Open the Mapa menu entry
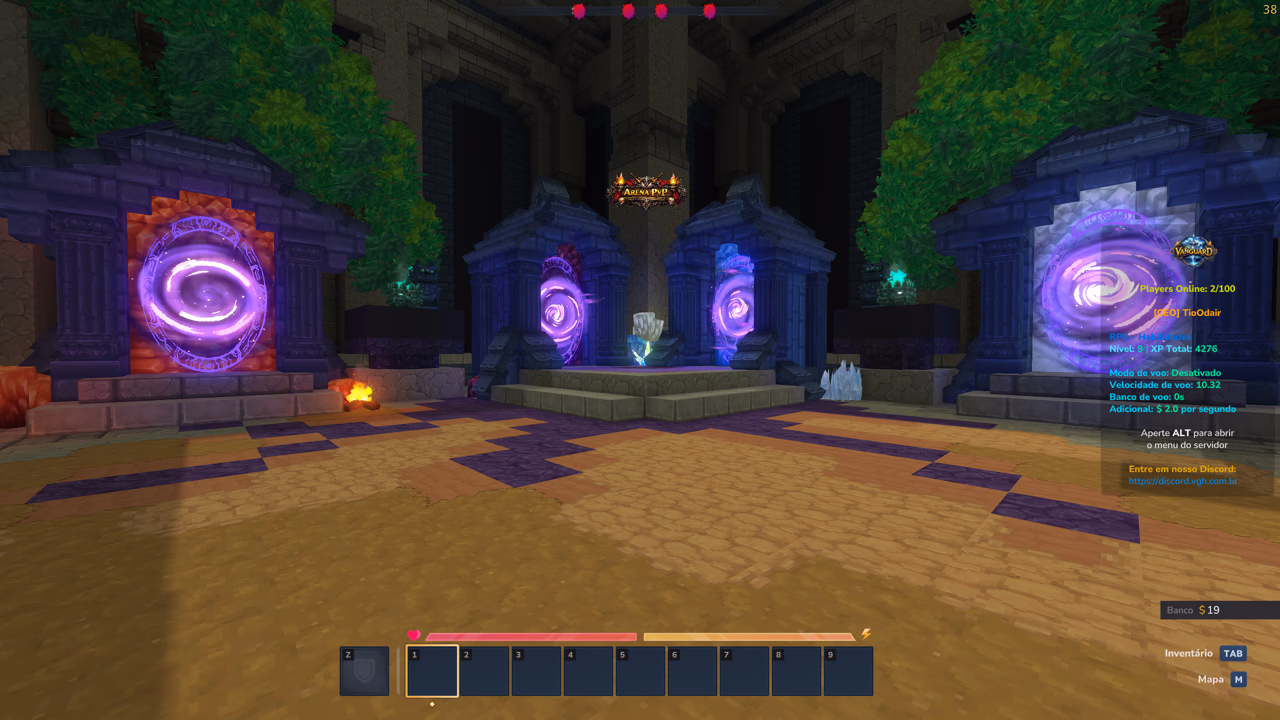 (1209, 678)
